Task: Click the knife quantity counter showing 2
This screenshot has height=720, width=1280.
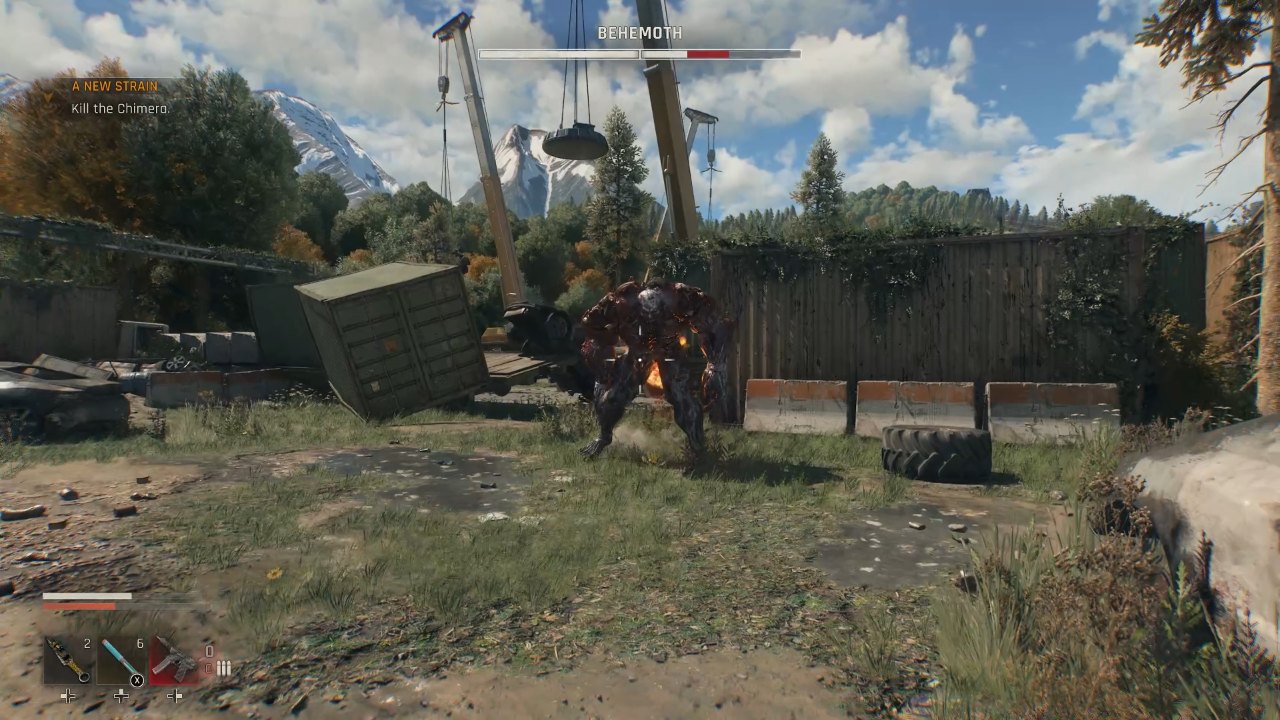Action: [x=86, y=645]
